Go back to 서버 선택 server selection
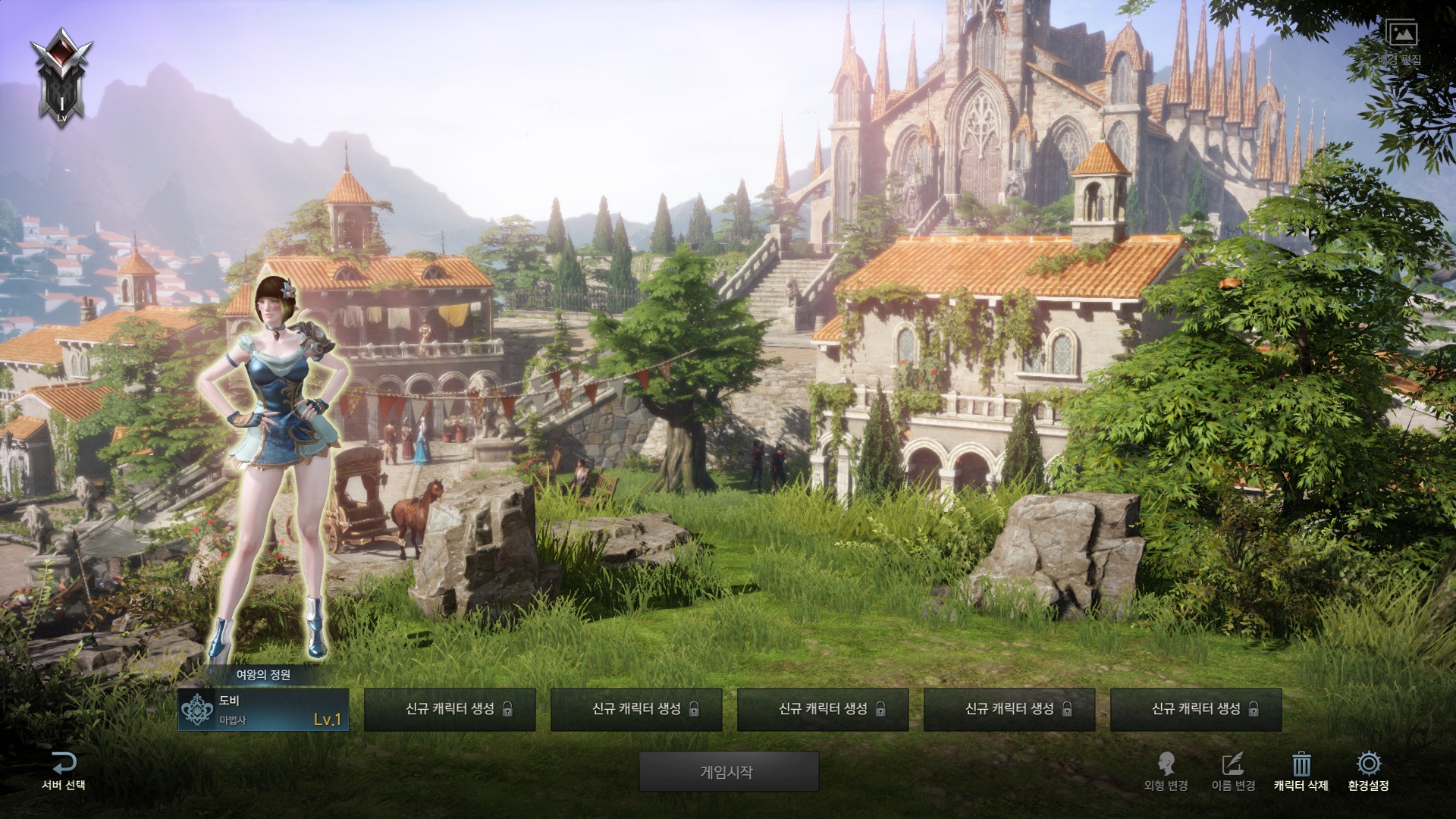Screen dimensions: 1456x819 click(64, 771)
